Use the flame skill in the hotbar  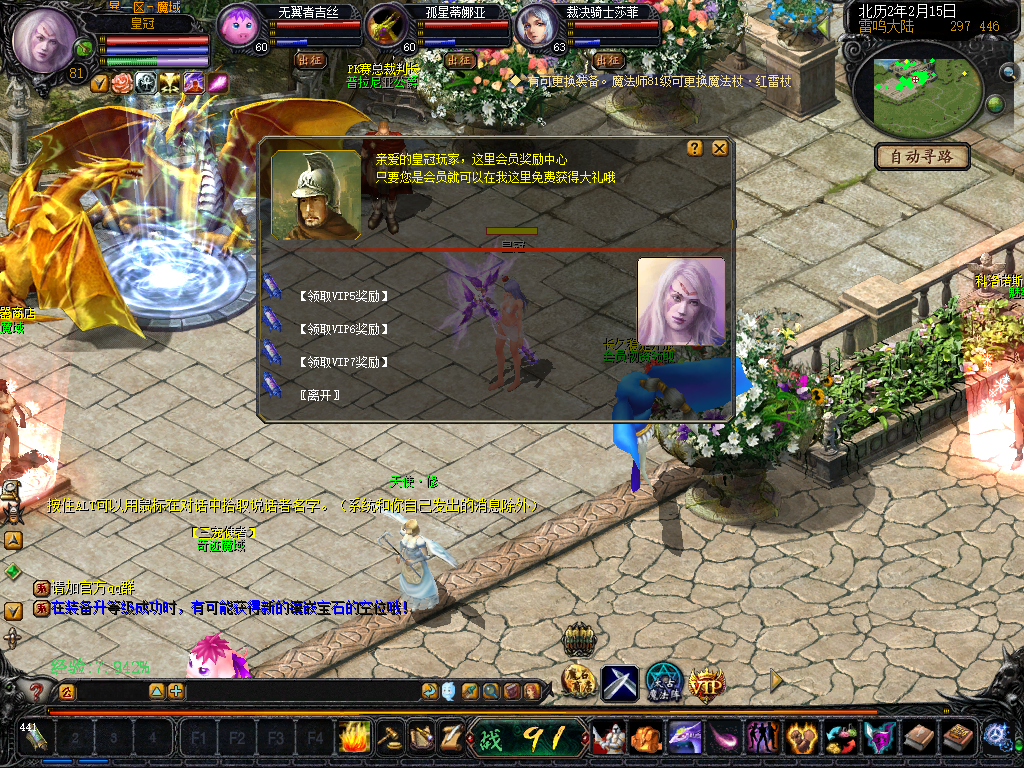(x=354, y=738)
